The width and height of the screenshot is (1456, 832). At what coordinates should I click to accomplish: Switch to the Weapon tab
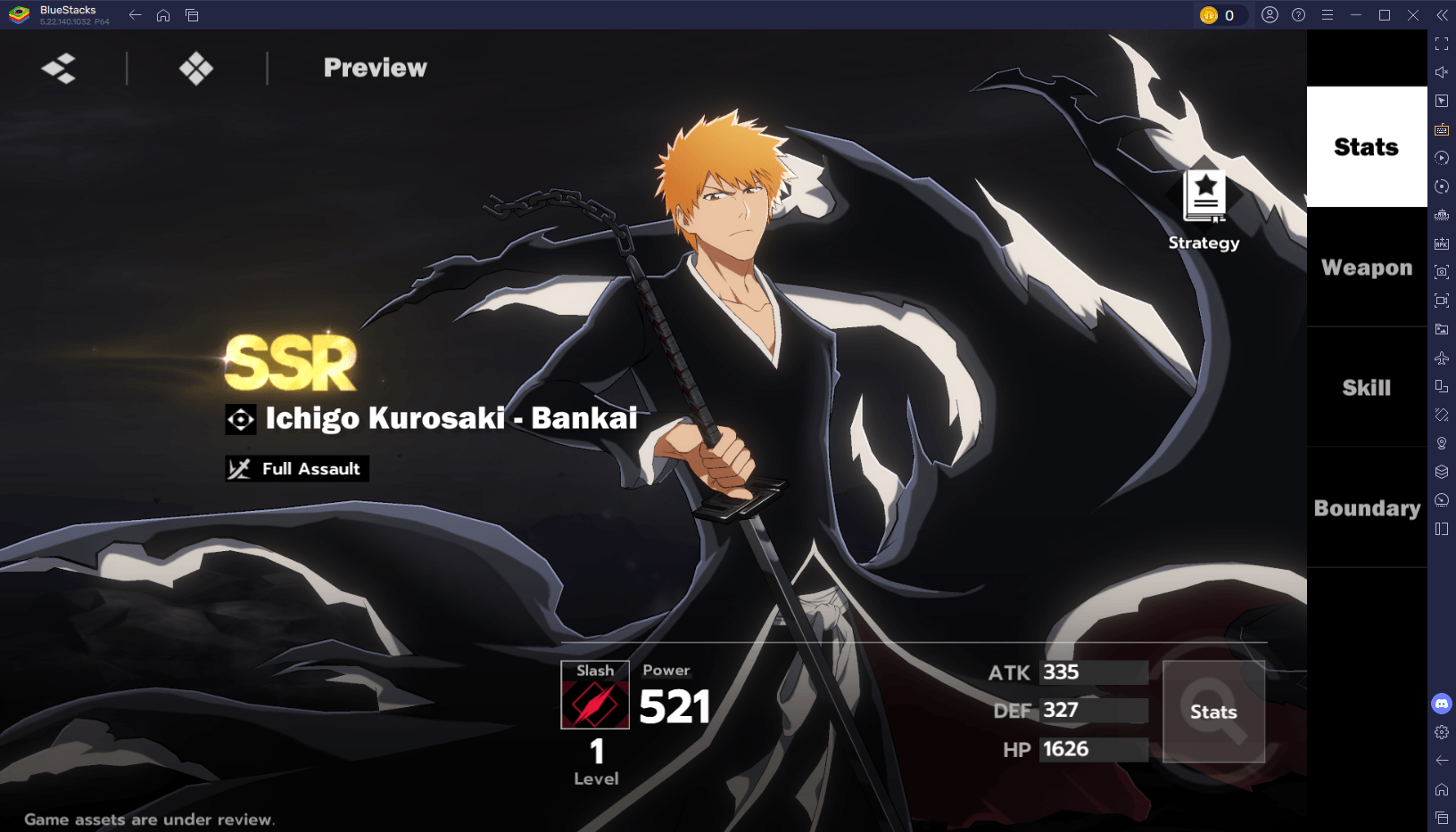pos(1365,267)
